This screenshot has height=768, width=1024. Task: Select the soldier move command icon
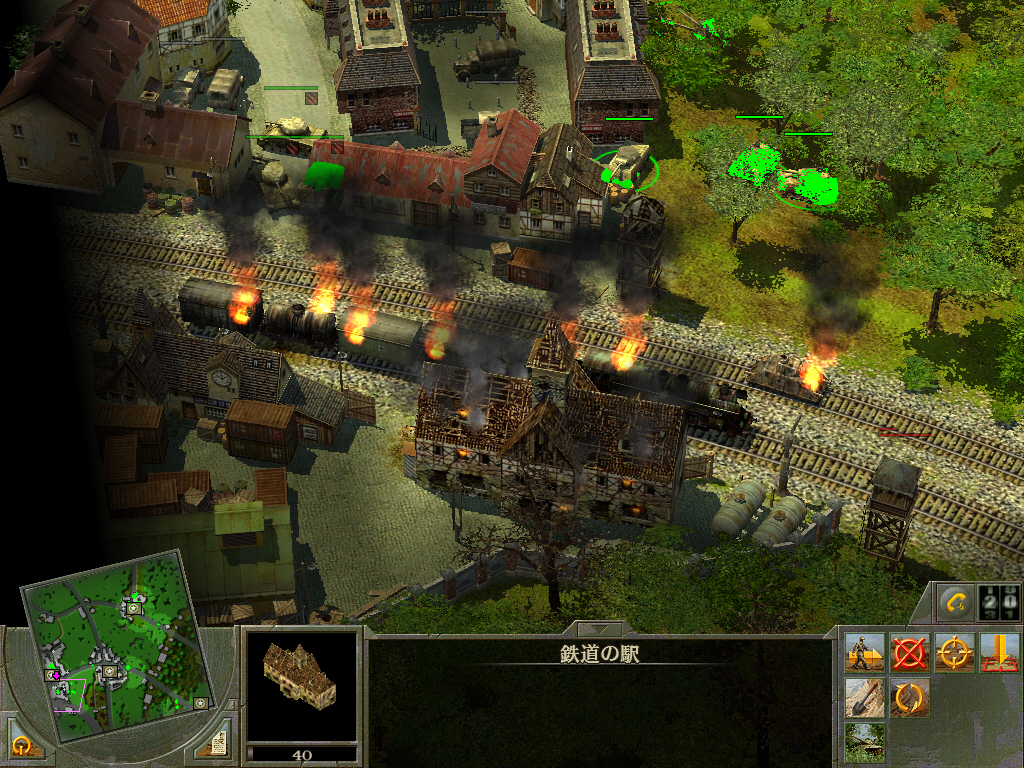(863, 652)
